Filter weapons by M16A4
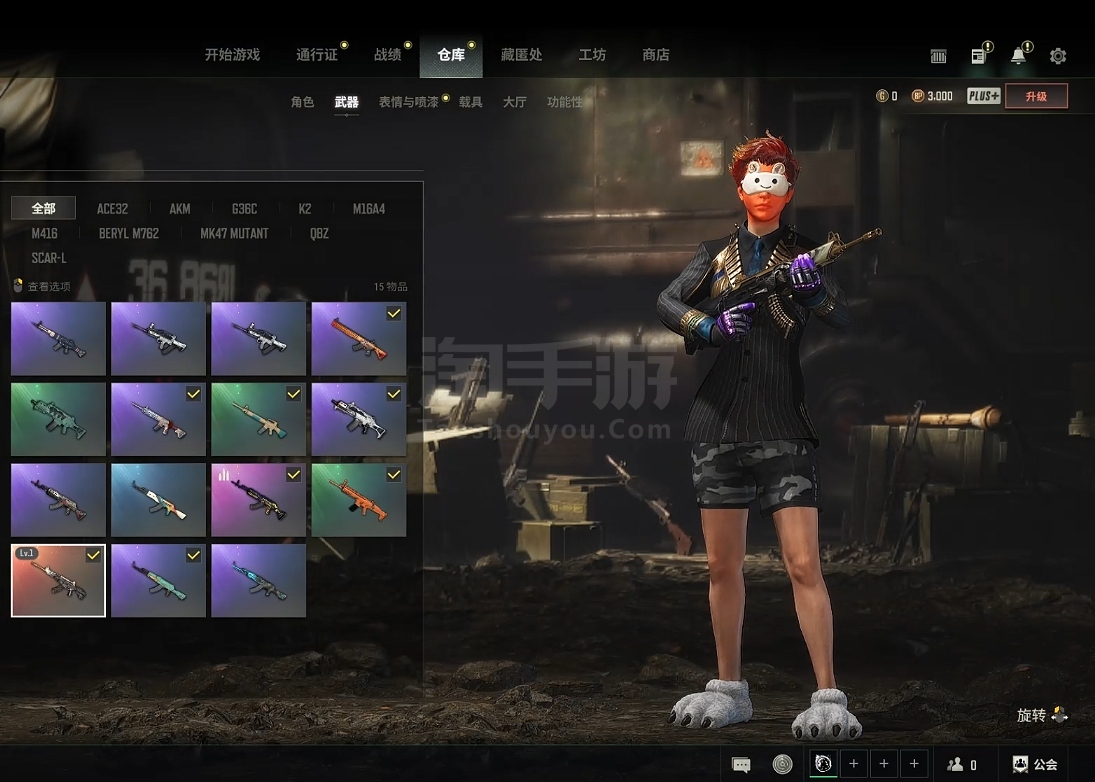This screenshot has width=1095, height=782. click(368, 209)
